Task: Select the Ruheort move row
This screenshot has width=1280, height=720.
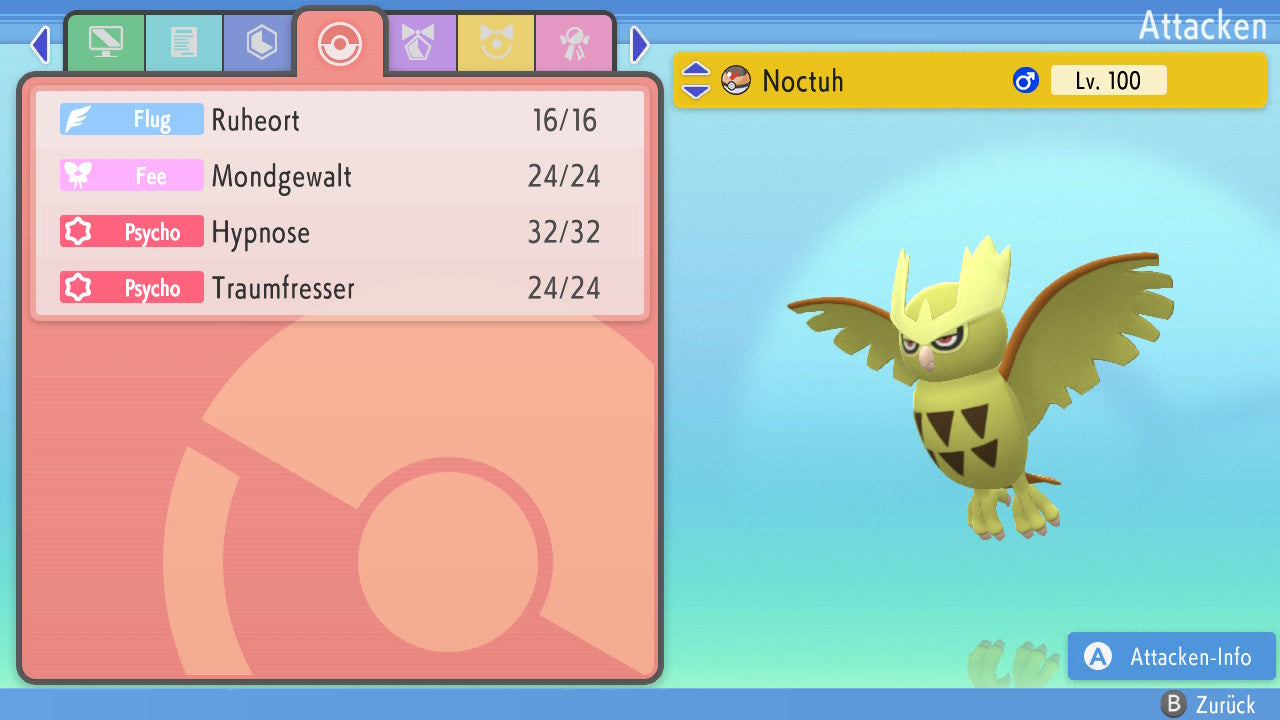Action: (x=340, y=120)
